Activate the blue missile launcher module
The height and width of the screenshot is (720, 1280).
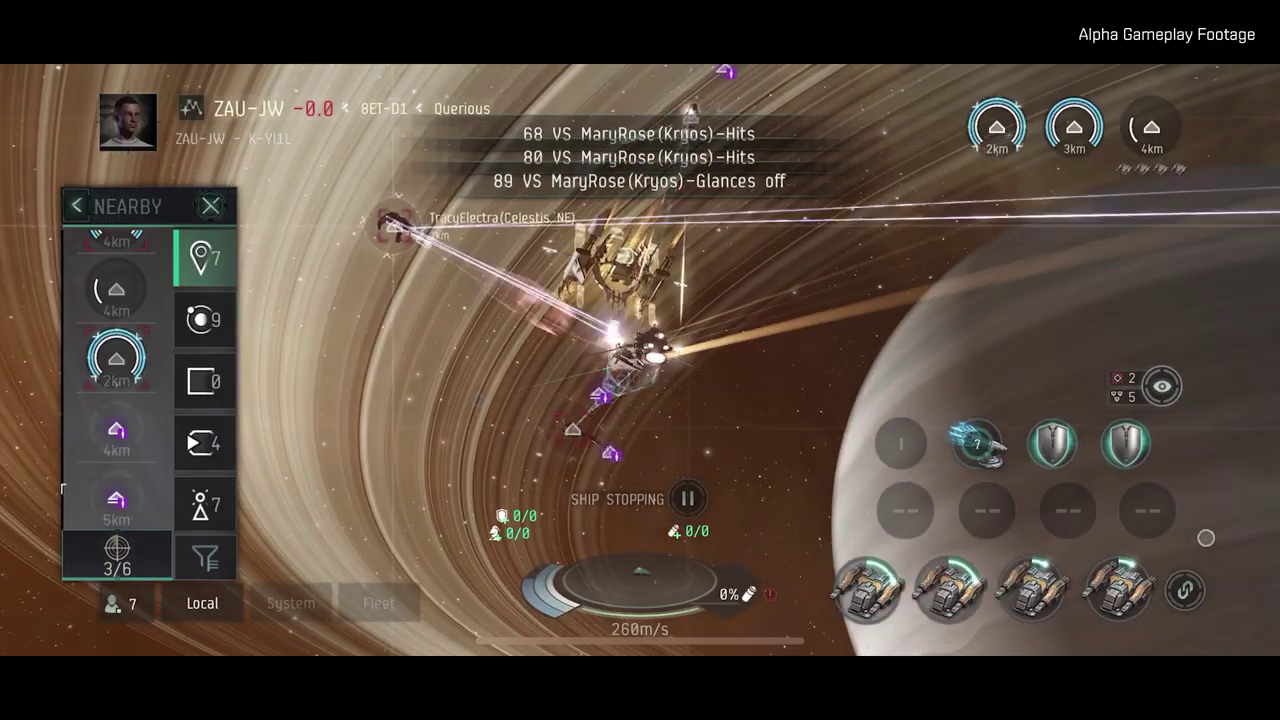coord(976,445)
